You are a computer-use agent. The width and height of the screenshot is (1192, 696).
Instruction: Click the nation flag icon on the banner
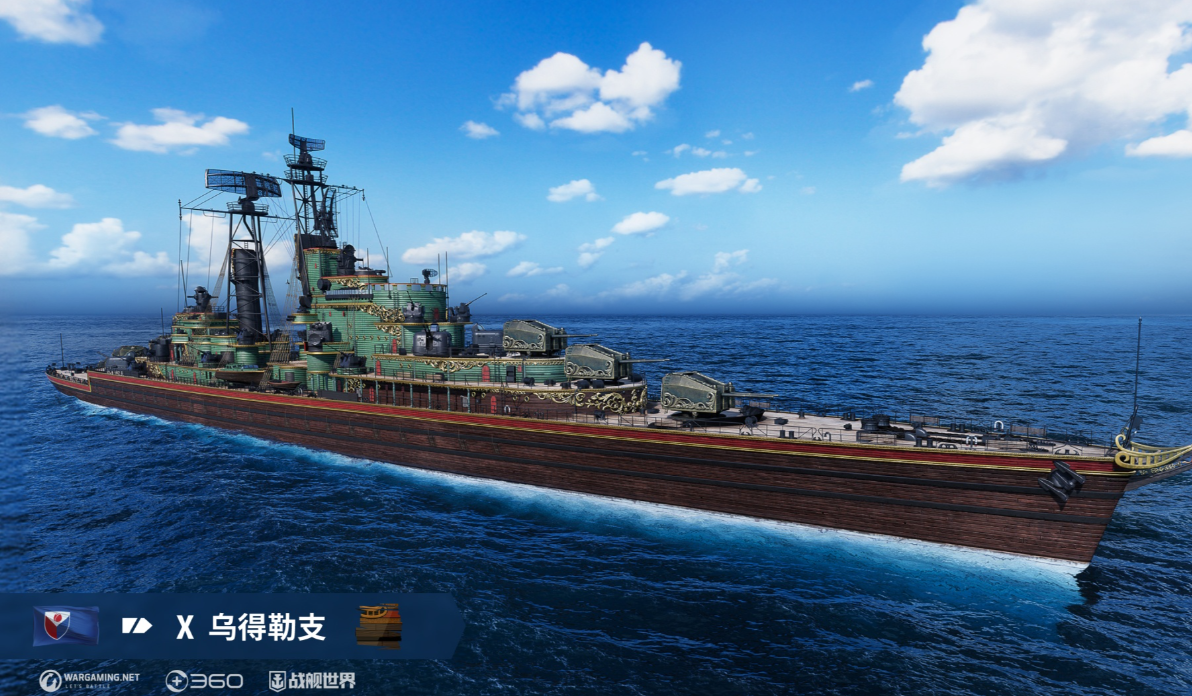(x=66, y=626)
